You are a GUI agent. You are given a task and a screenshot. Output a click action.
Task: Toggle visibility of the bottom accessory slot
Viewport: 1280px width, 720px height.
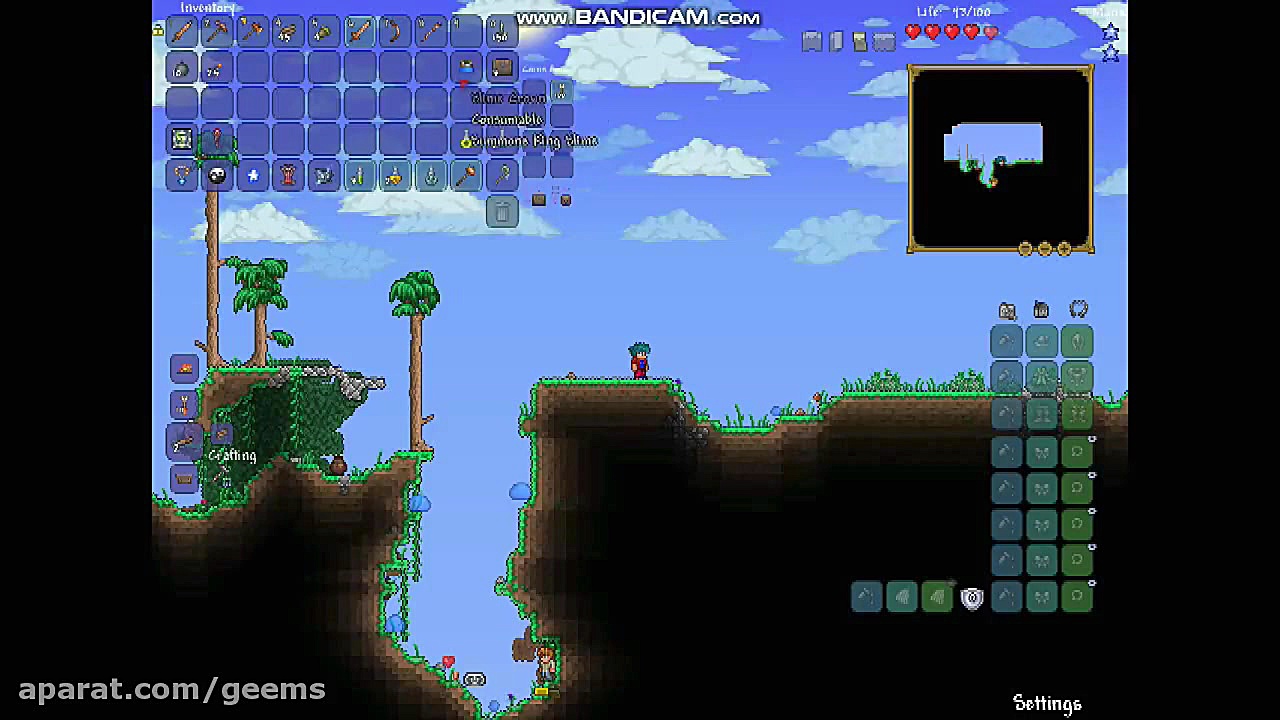click(x=1092, y=583)
